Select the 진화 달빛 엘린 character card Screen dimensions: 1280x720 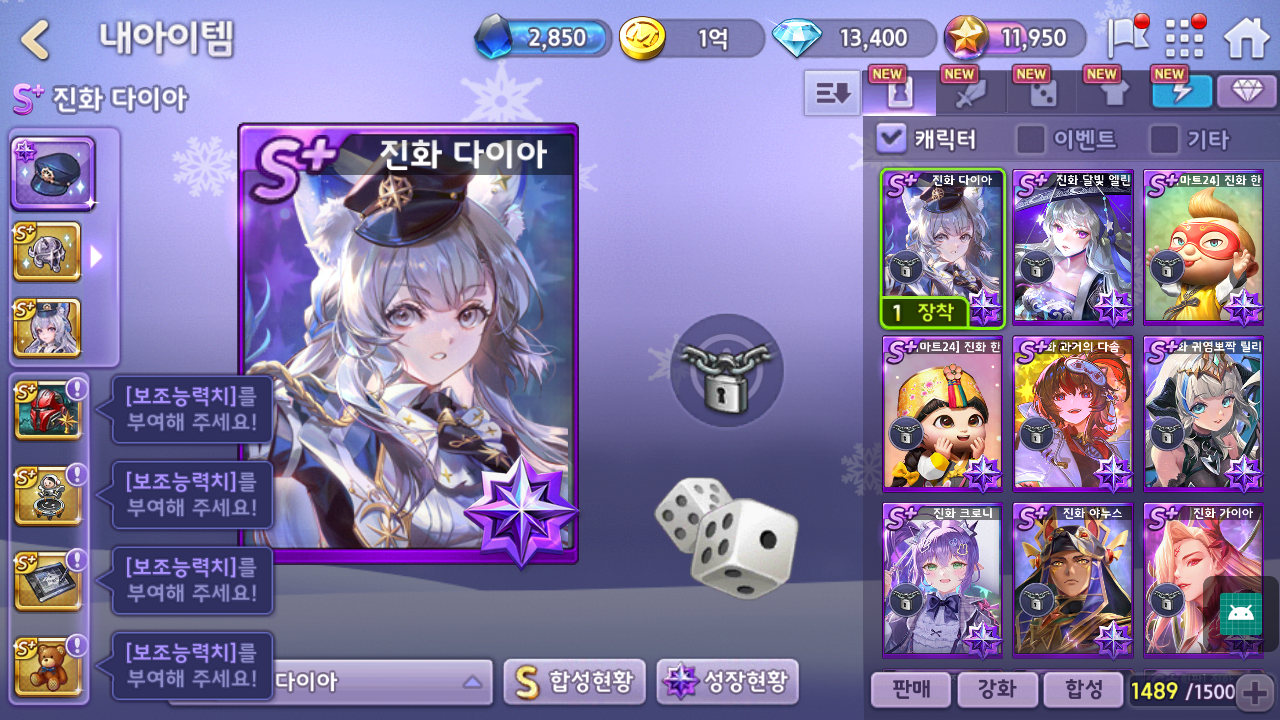point(1073,247)
